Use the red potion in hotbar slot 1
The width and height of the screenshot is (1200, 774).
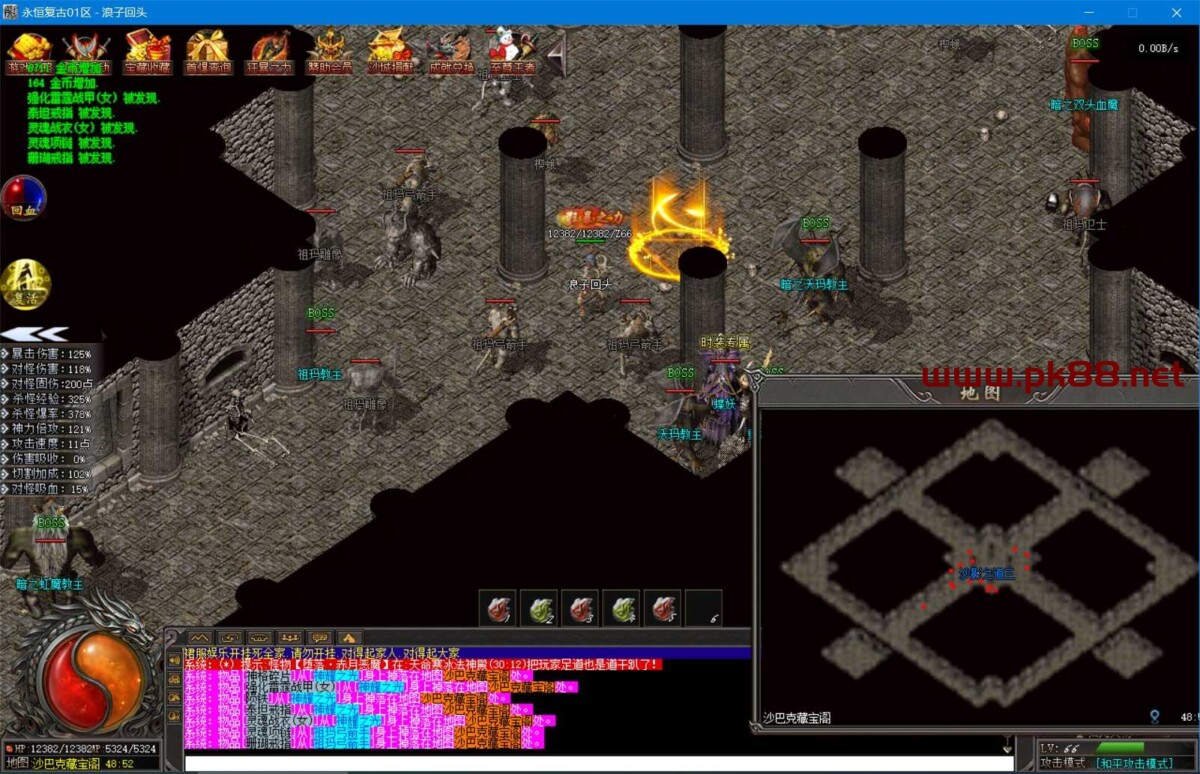pyautogui.click(x=497, y=607)
